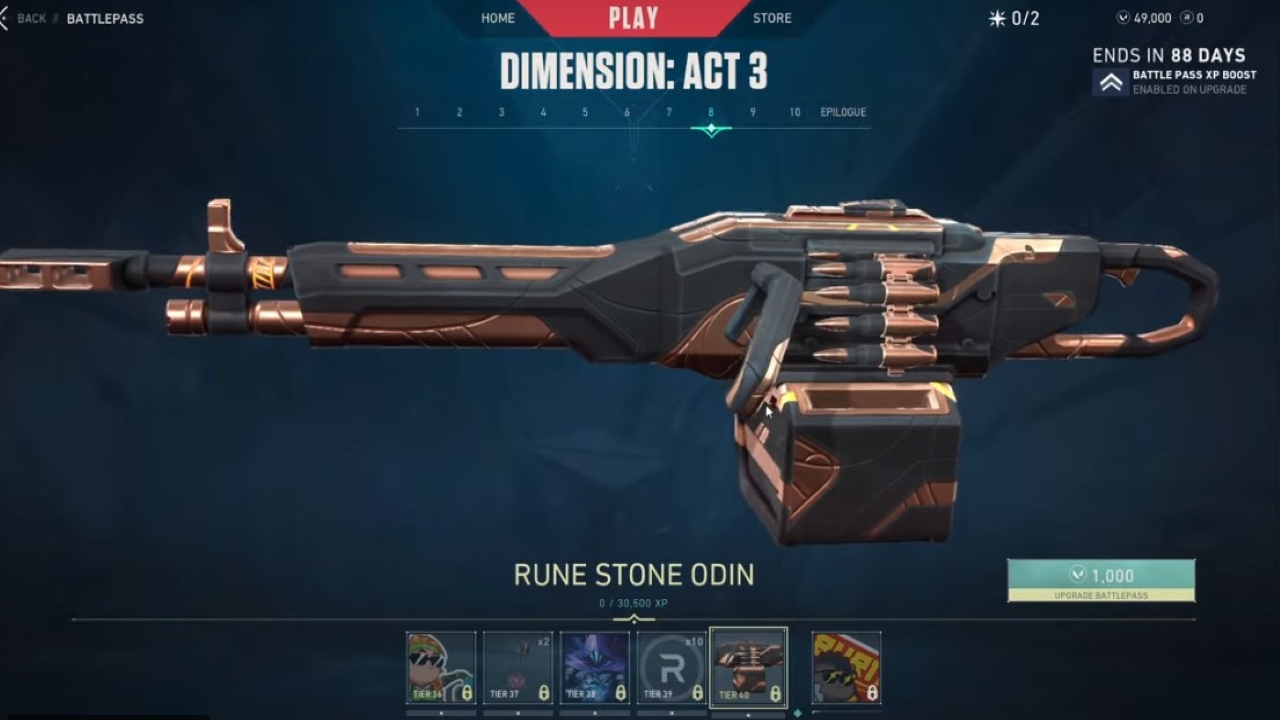Viewport: 1280px width, 720px height.
Task: Choose chapter 7 on the chapter bar
Action: point(669,112)
